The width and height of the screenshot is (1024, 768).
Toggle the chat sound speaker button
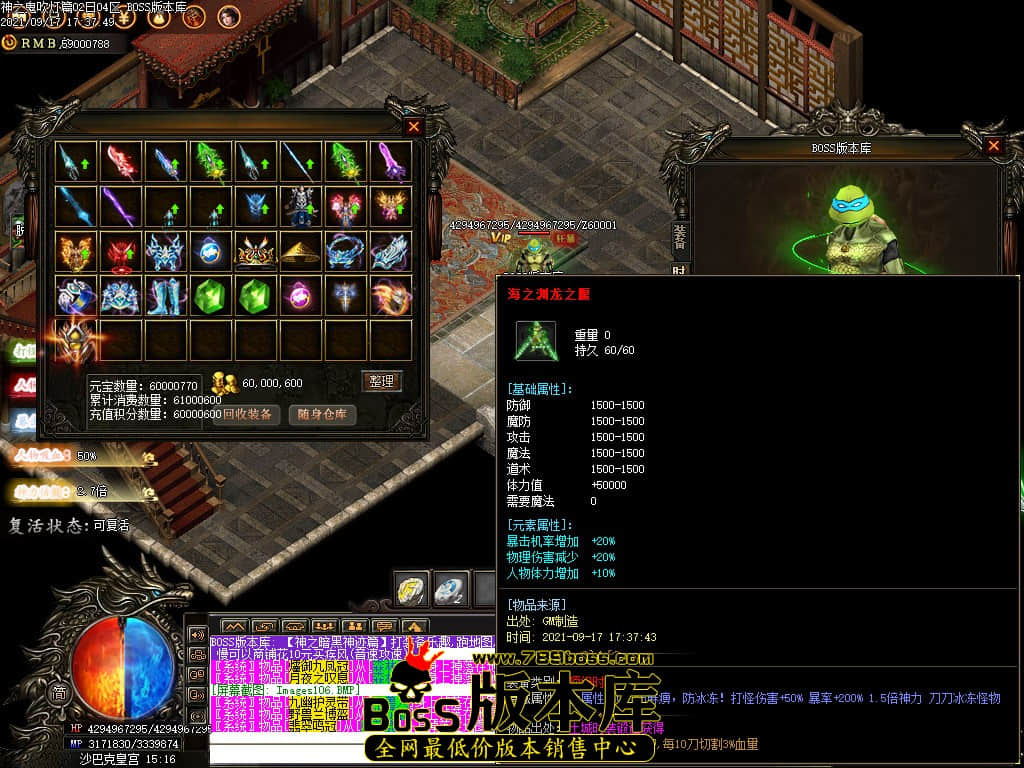(198, 635)
